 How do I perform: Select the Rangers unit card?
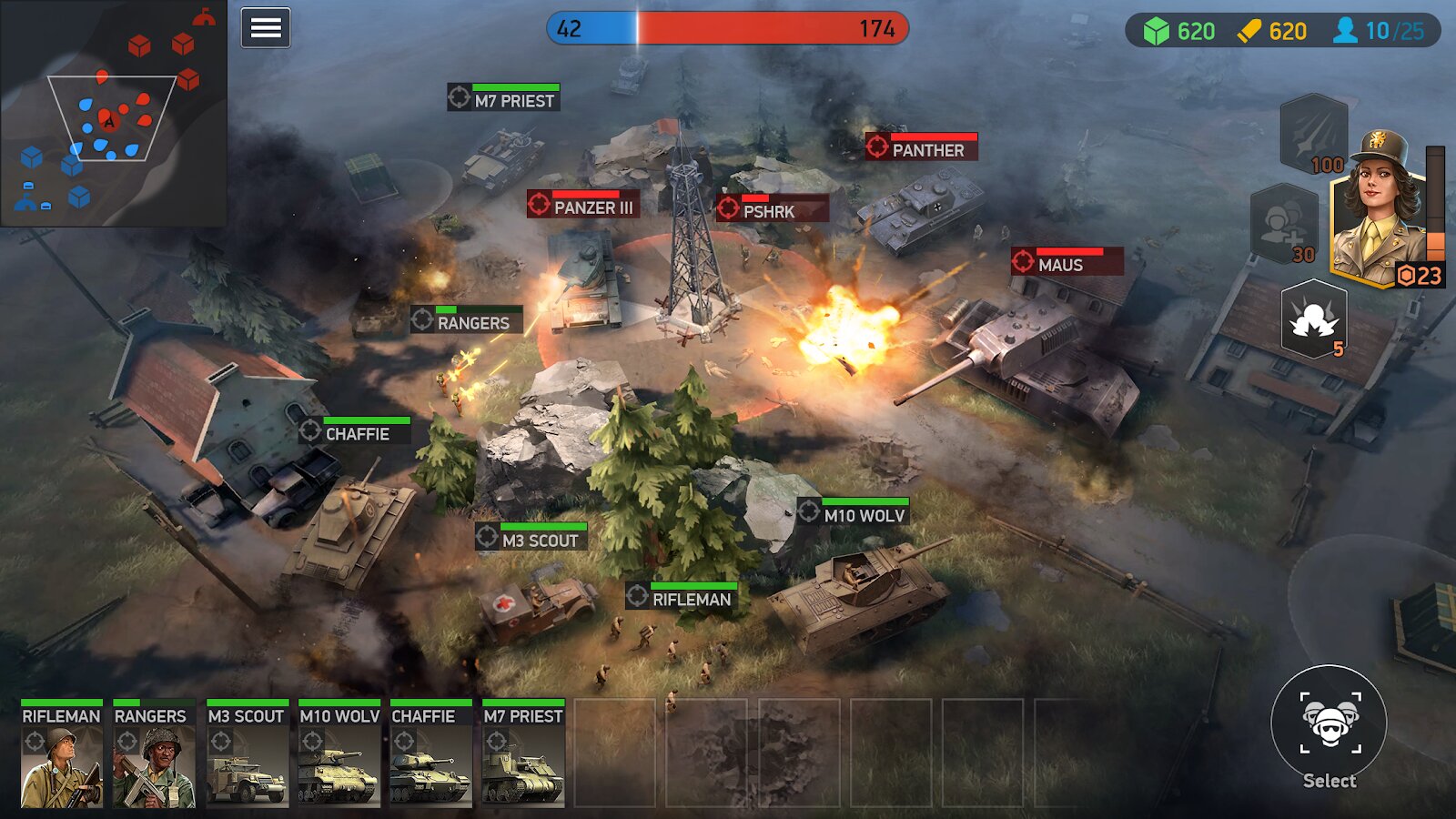pyautogui.click(x=154, y=754)
